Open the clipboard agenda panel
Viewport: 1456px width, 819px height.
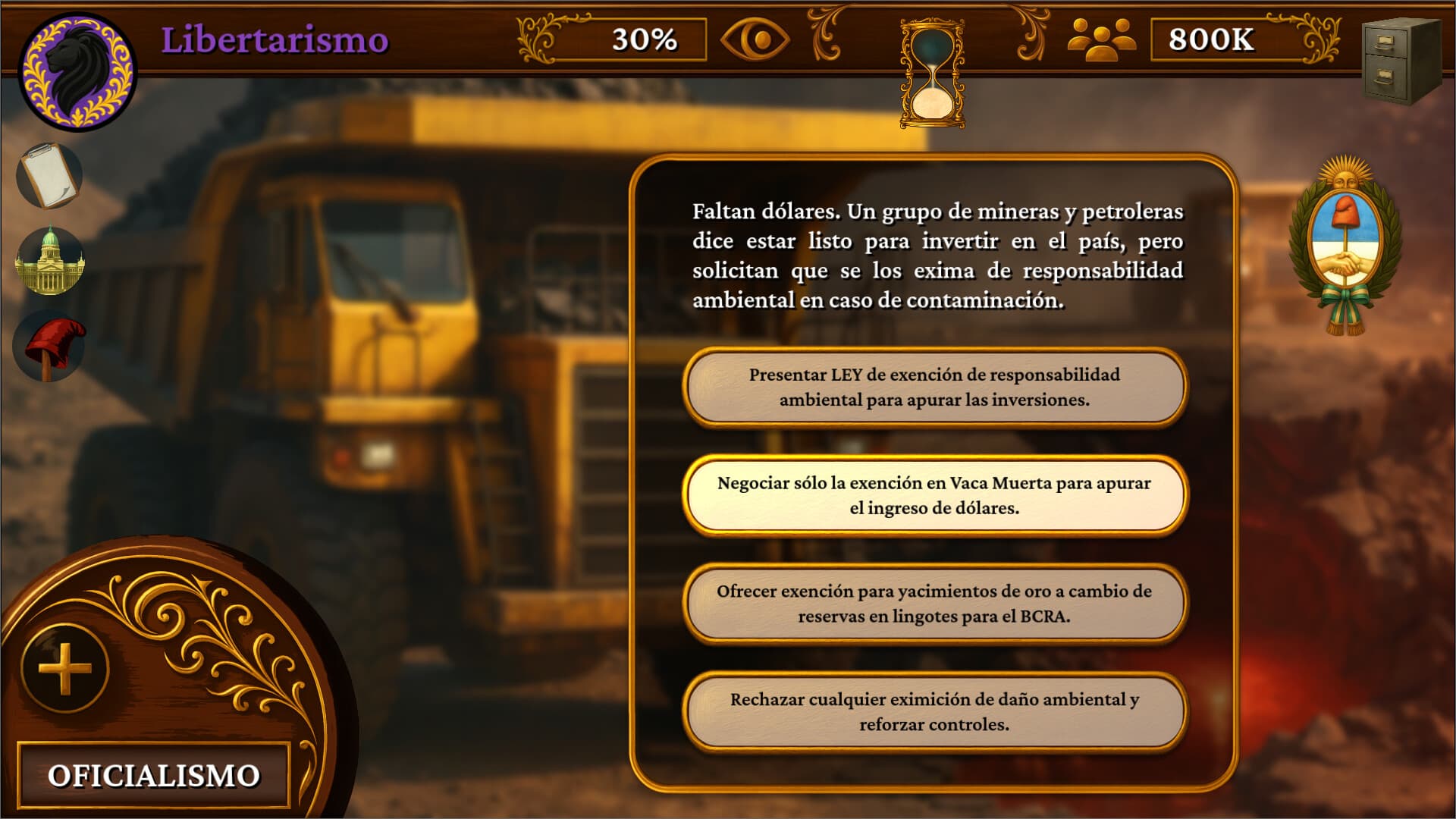[50, 173]
